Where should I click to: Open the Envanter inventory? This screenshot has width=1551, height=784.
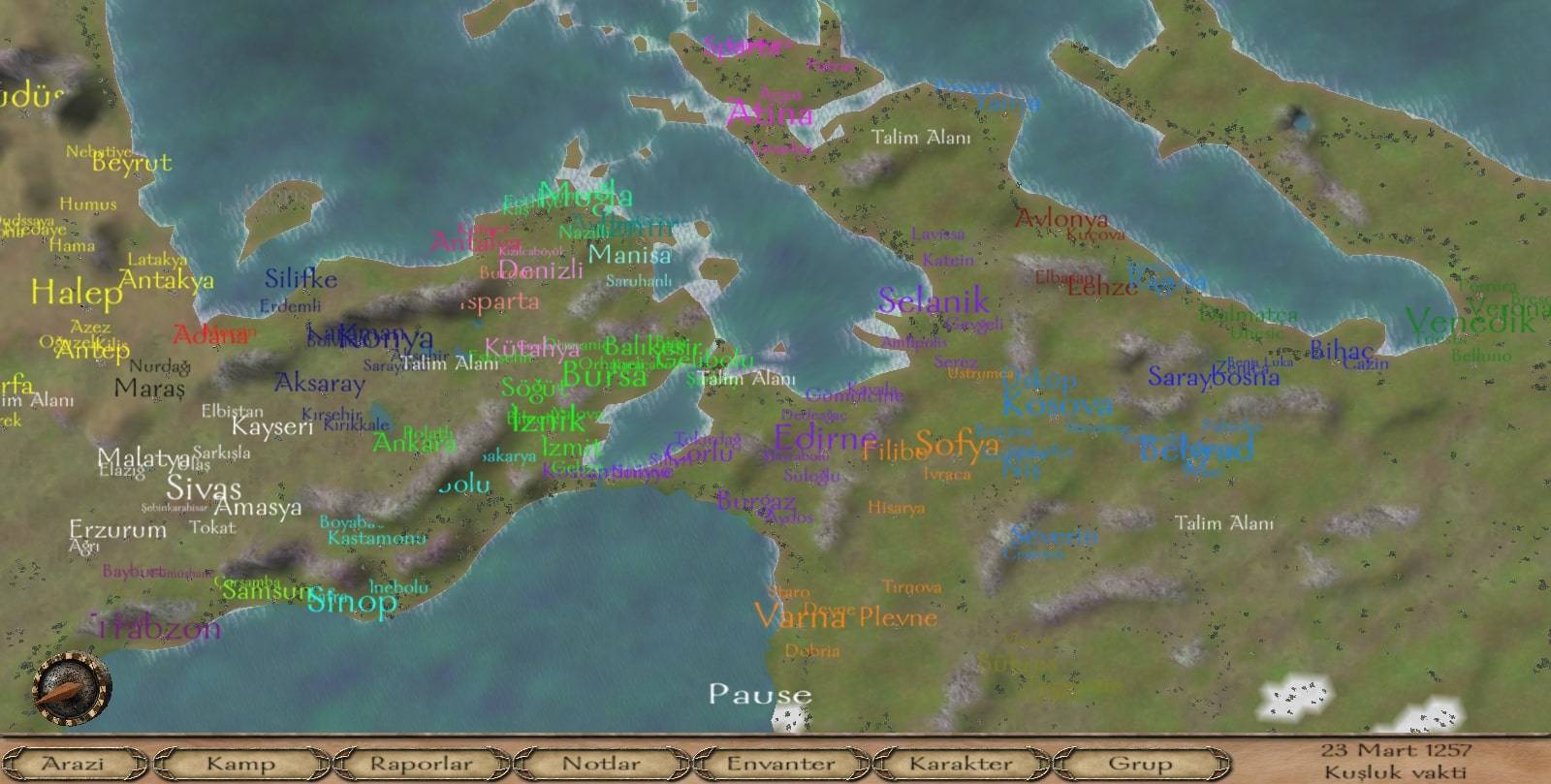[780, 764]
